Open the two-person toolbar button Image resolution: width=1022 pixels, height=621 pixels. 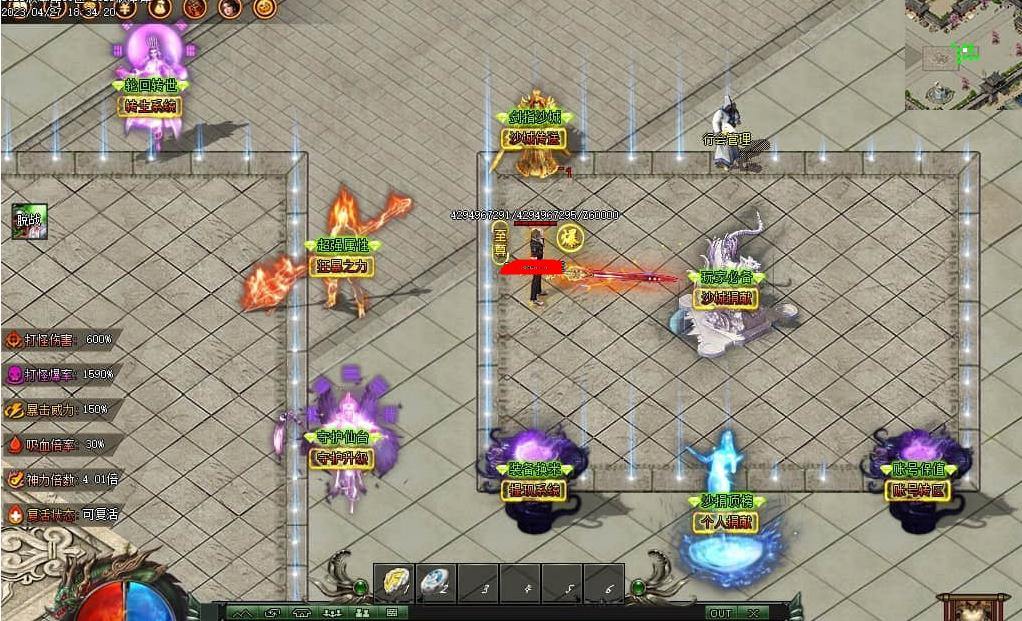[361, 612]
